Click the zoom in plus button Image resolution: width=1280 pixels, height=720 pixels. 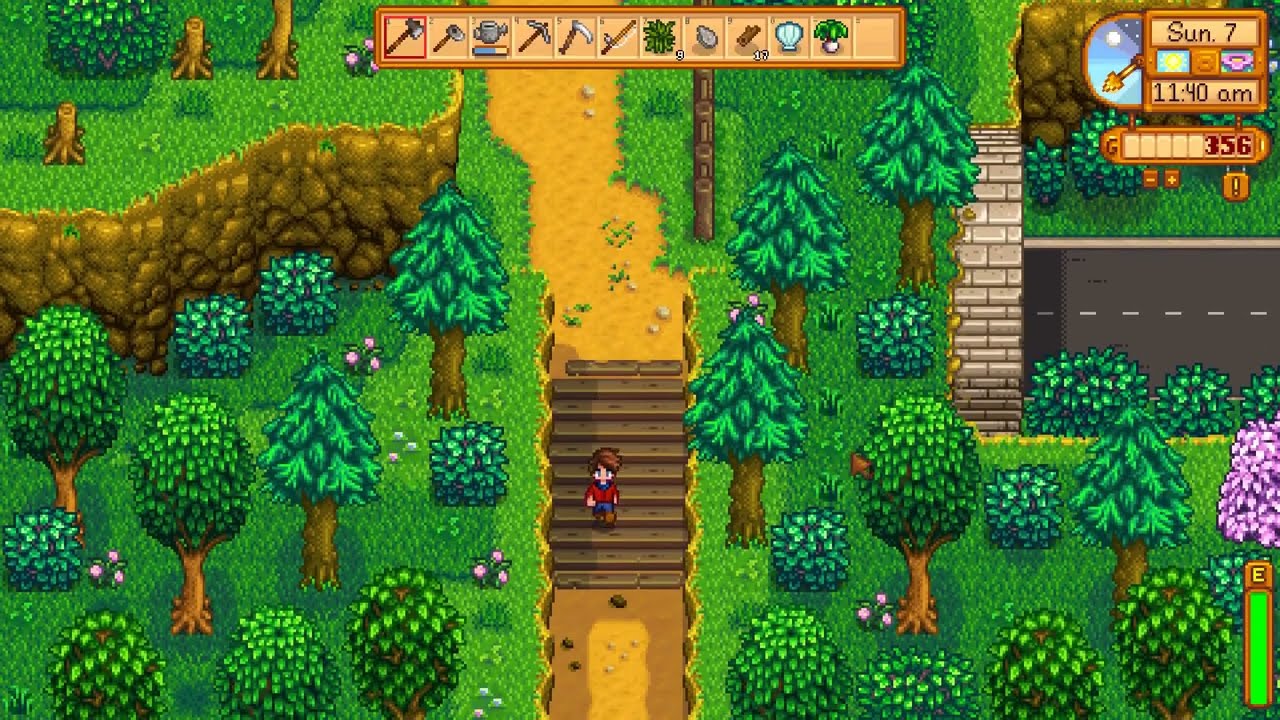pyautogui.click(x=1171, y=180)
